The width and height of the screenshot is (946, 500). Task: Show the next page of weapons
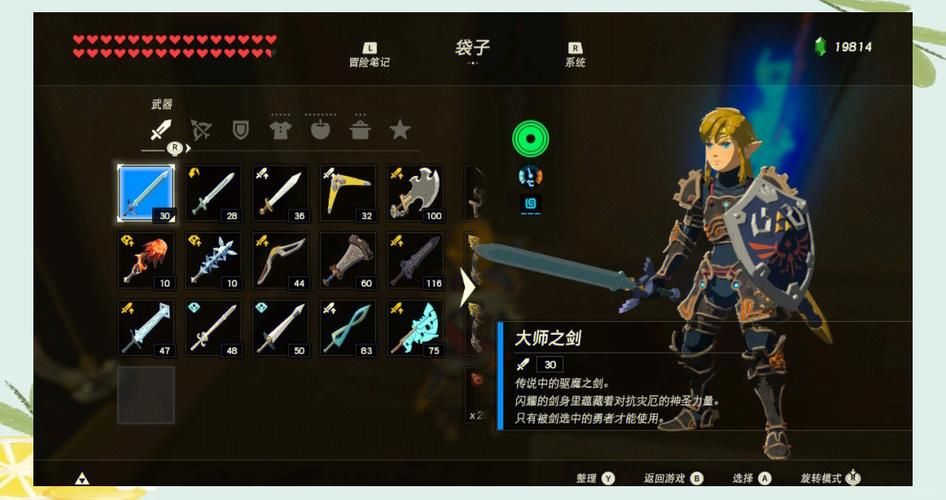(x=467, y=288)
